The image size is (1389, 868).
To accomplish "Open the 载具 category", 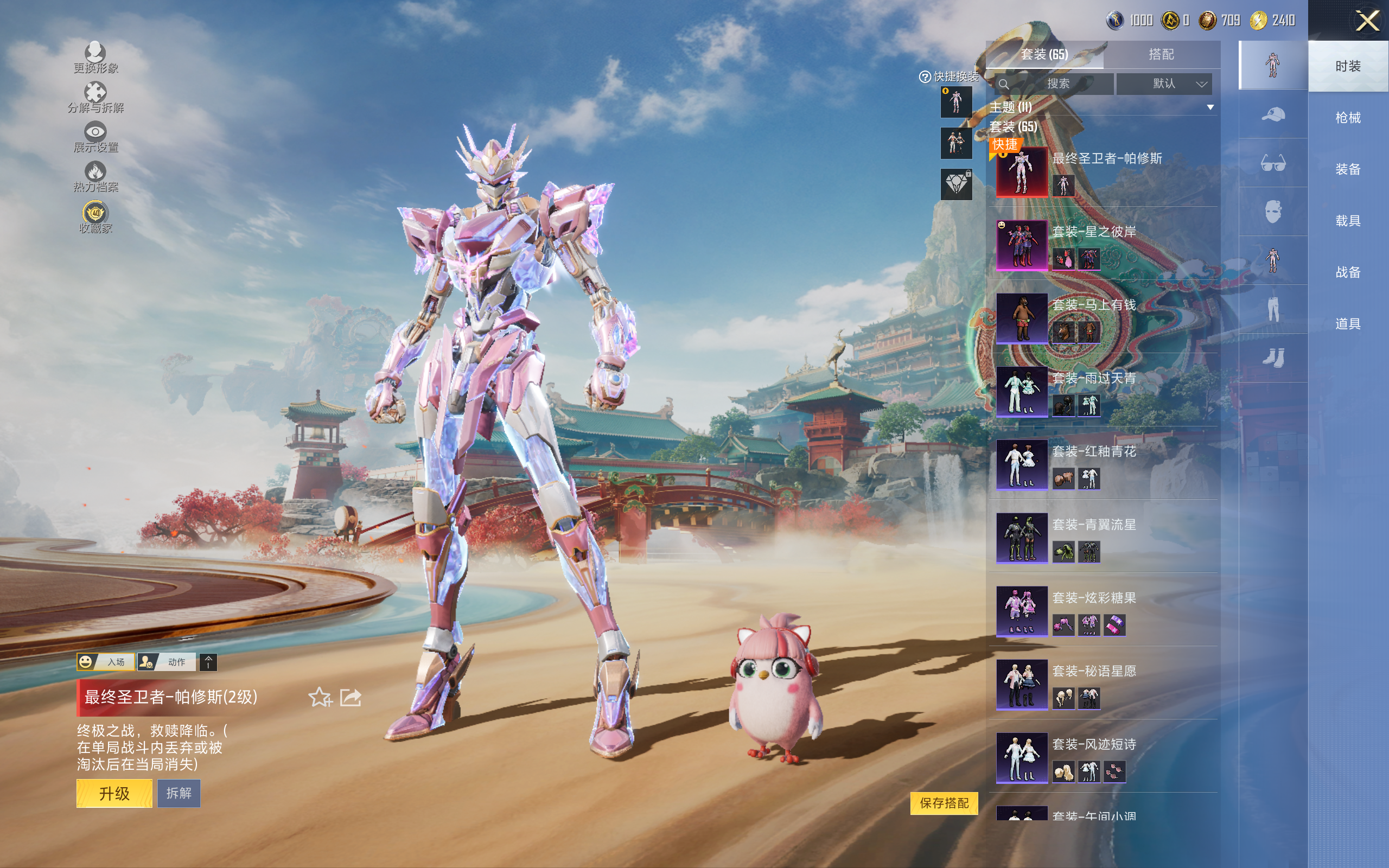I will [1347, 221].
